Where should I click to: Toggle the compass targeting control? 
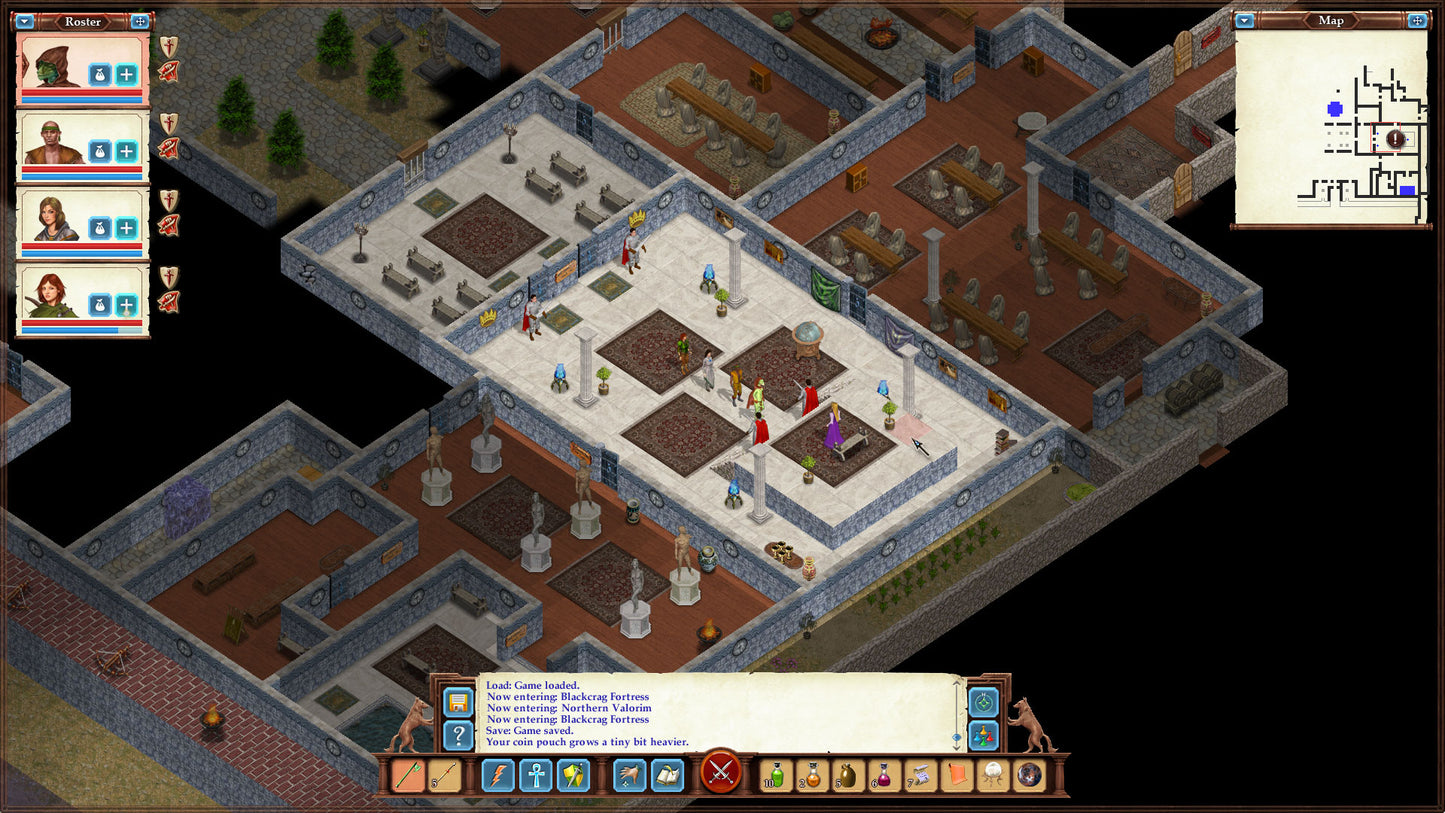pyautogui.click(x=983, y=703)
